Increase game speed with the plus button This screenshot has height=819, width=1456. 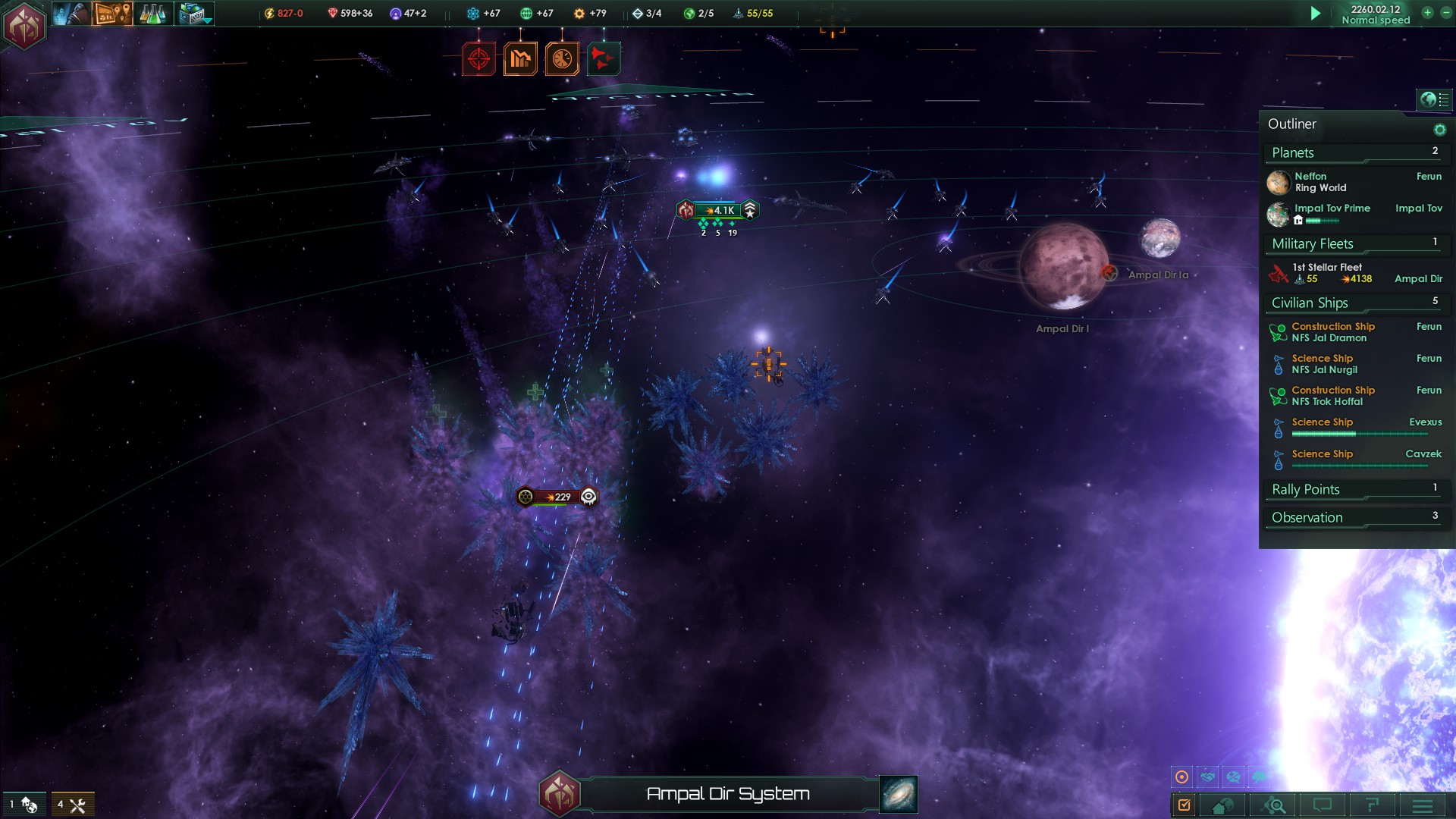tap(1427, 12)
